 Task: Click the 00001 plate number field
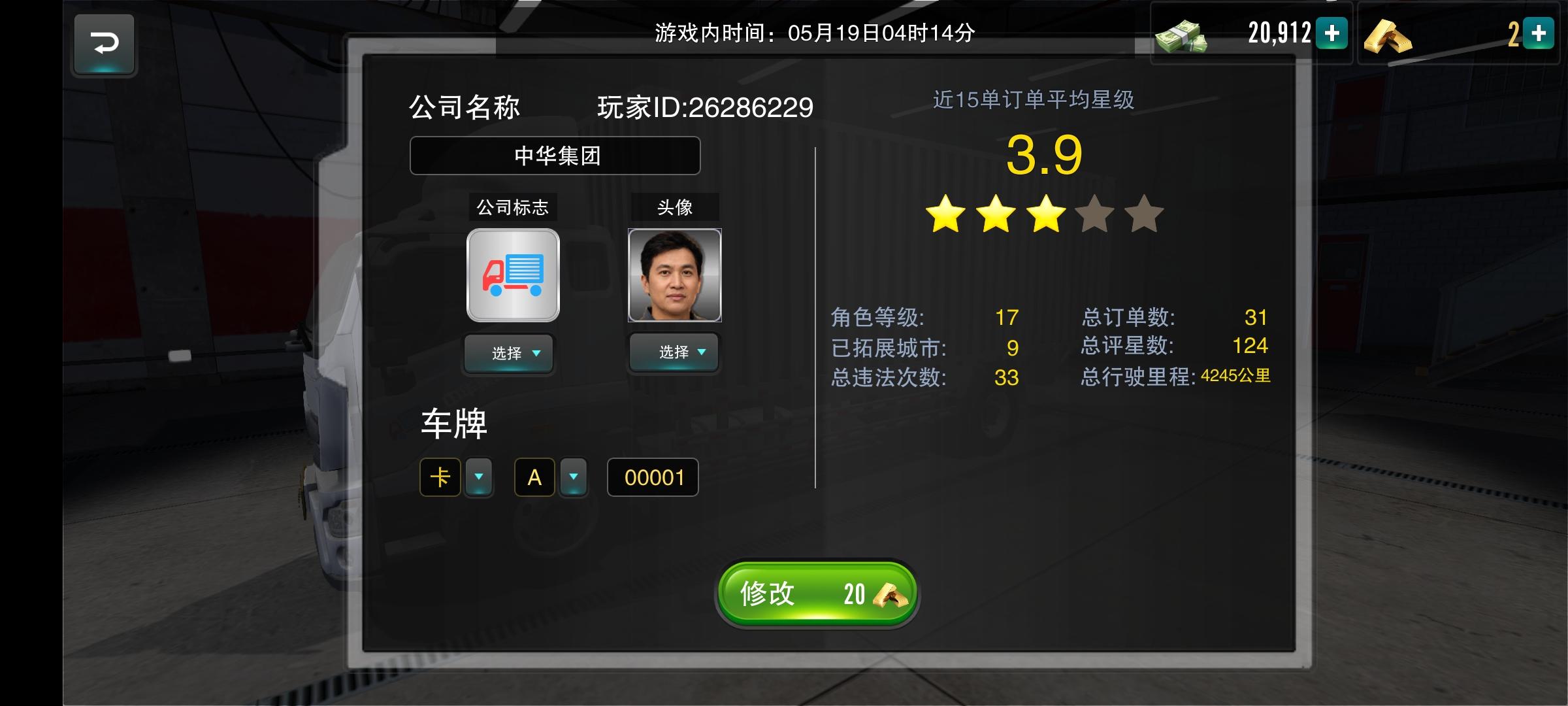[652, 477]
